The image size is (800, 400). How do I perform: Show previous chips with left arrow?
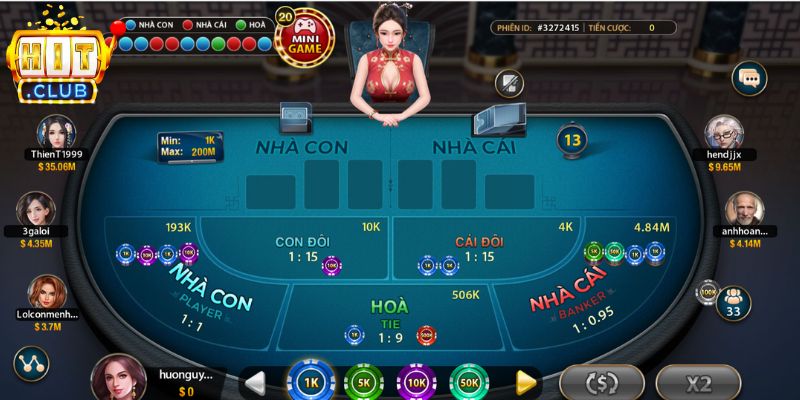click(255, 381)
